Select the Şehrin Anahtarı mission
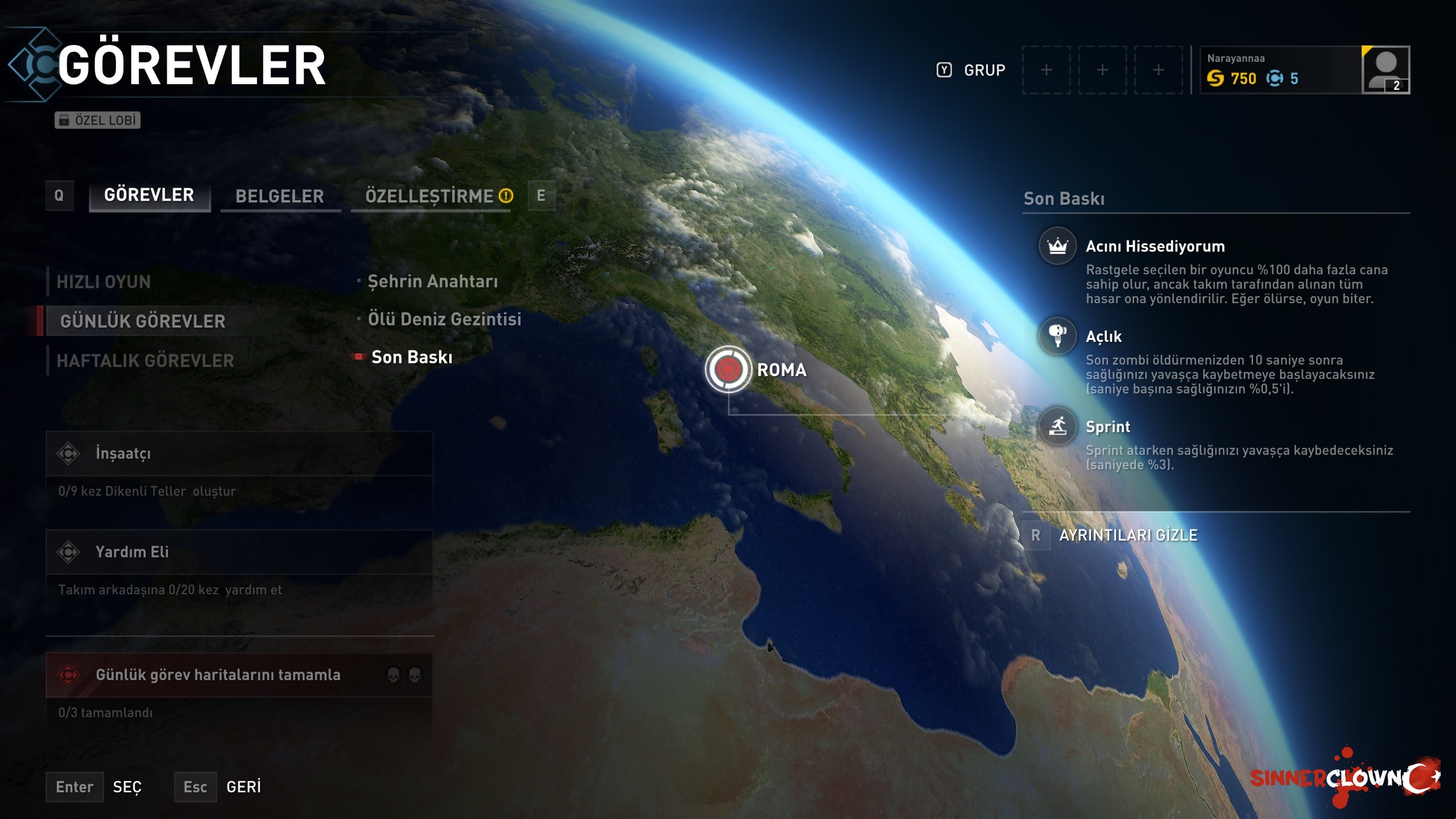 432,282
